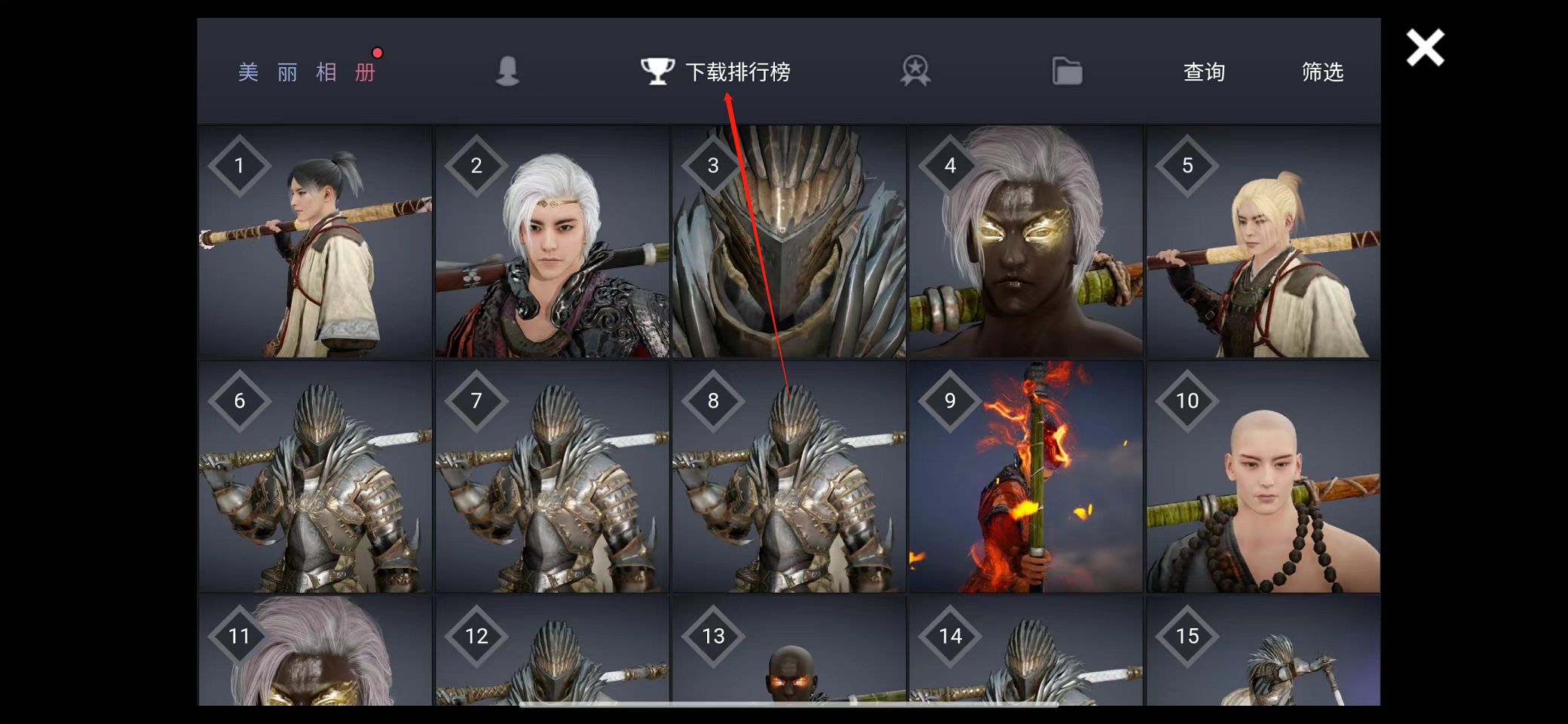Open the folder tab
Viewport: 1568px width, 724px height.
1067,72
